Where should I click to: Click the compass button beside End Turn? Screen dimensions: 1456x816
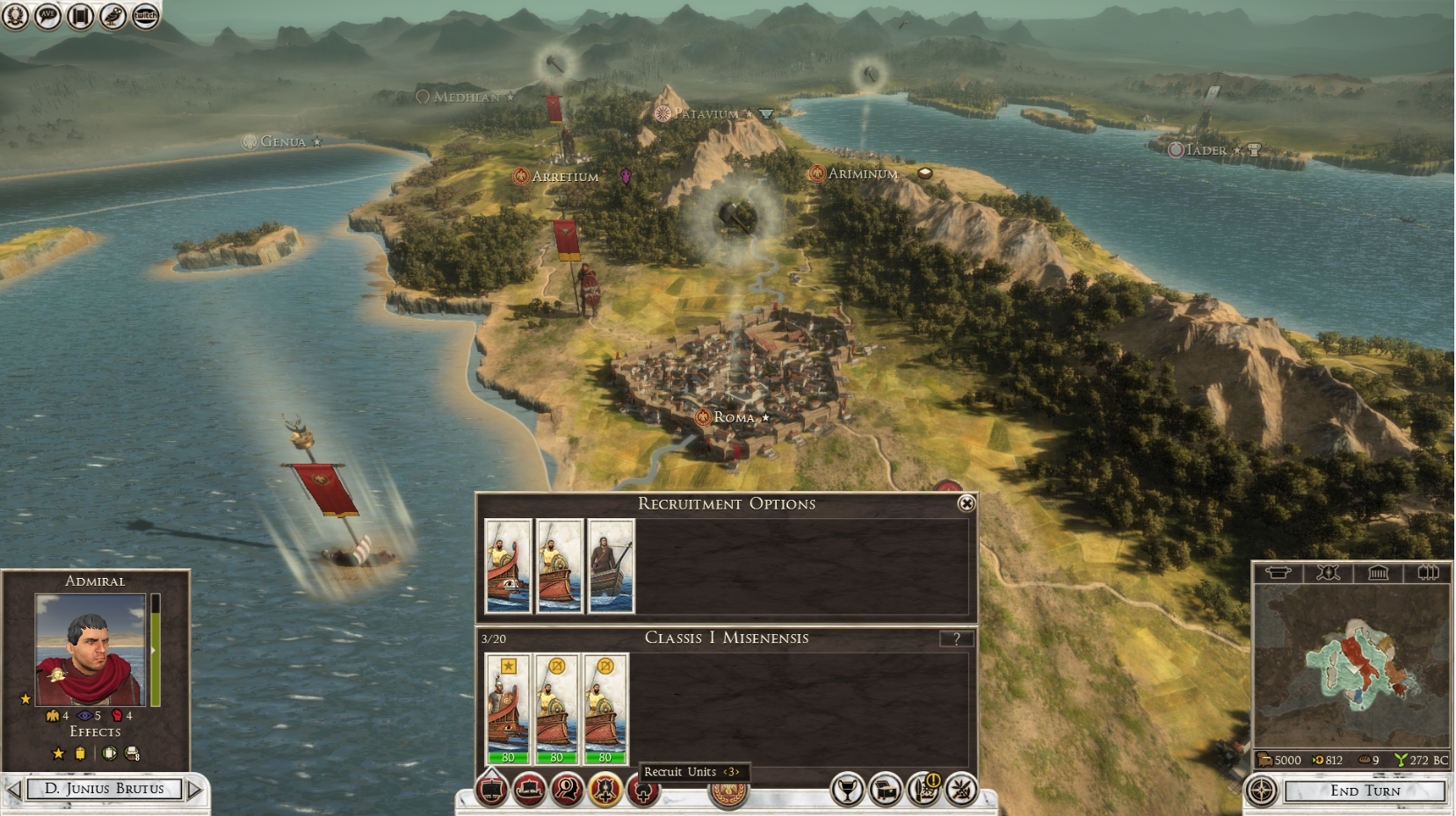coord(1263,791)
